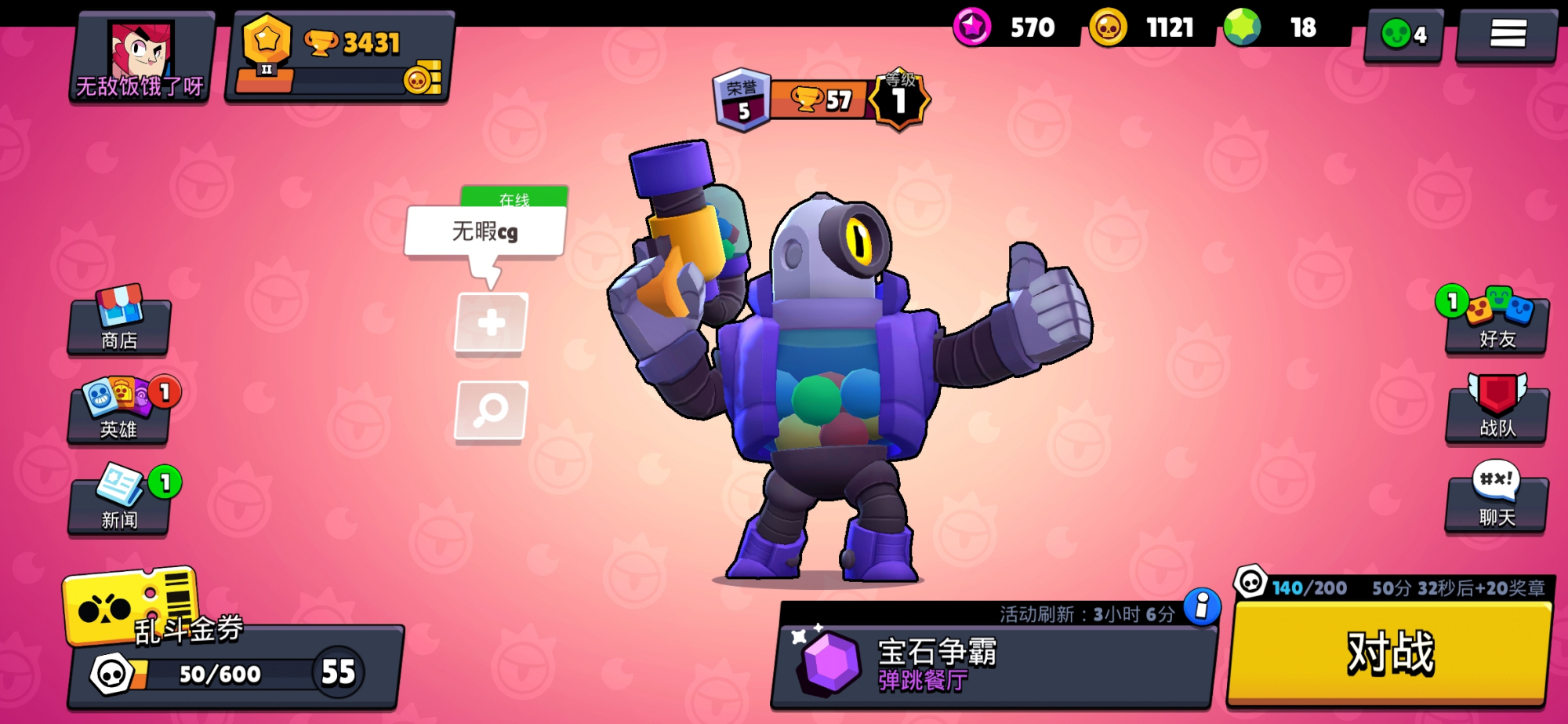Open the player profile portrait
Screen dimensions: 1568x724
pos(142,57)
